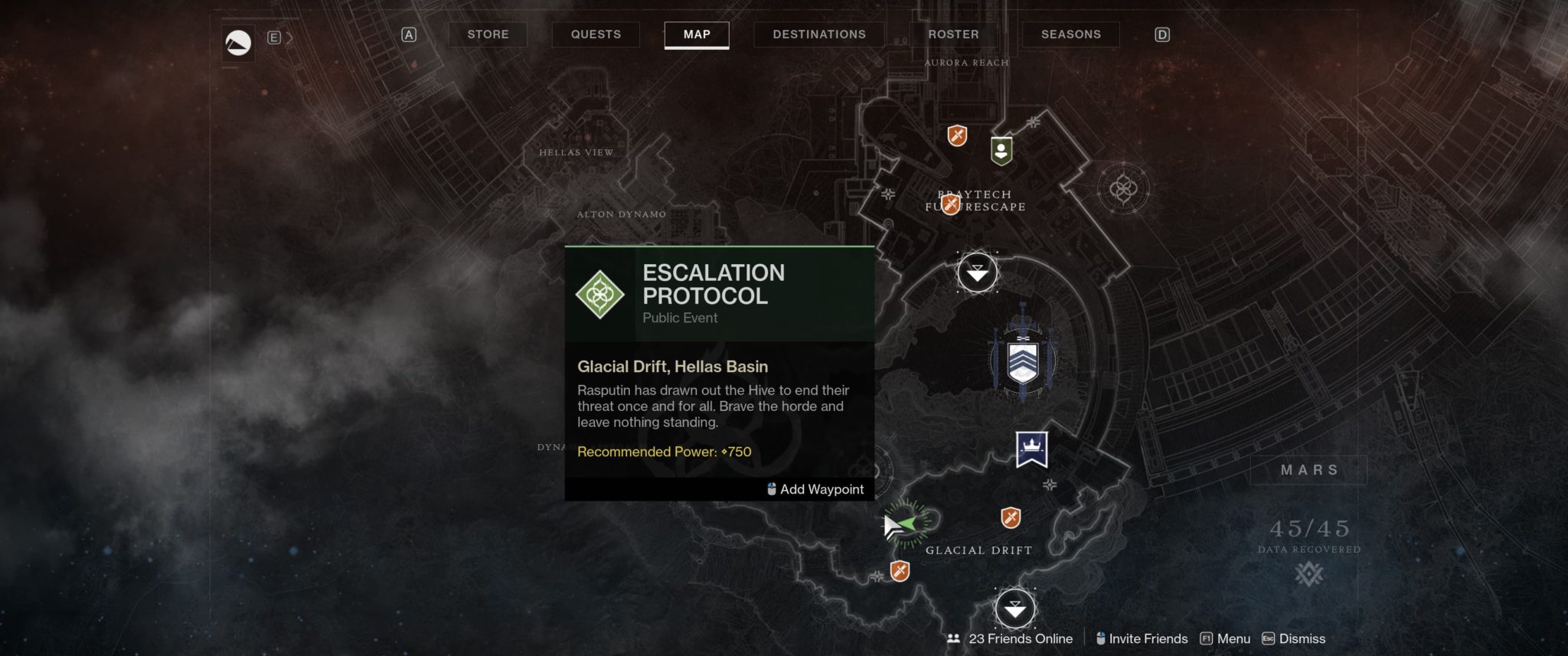This screenshot has width=1568, height=656.
Task: Select the Lost Sector icon below Glacial Drift
Action: [901, 570]
